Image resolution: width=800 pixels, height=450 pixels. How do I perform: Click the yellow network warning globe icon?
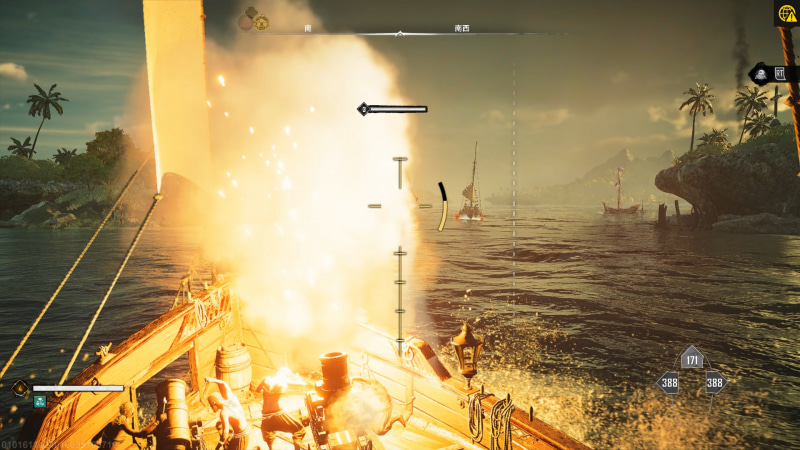coord(787,13)
